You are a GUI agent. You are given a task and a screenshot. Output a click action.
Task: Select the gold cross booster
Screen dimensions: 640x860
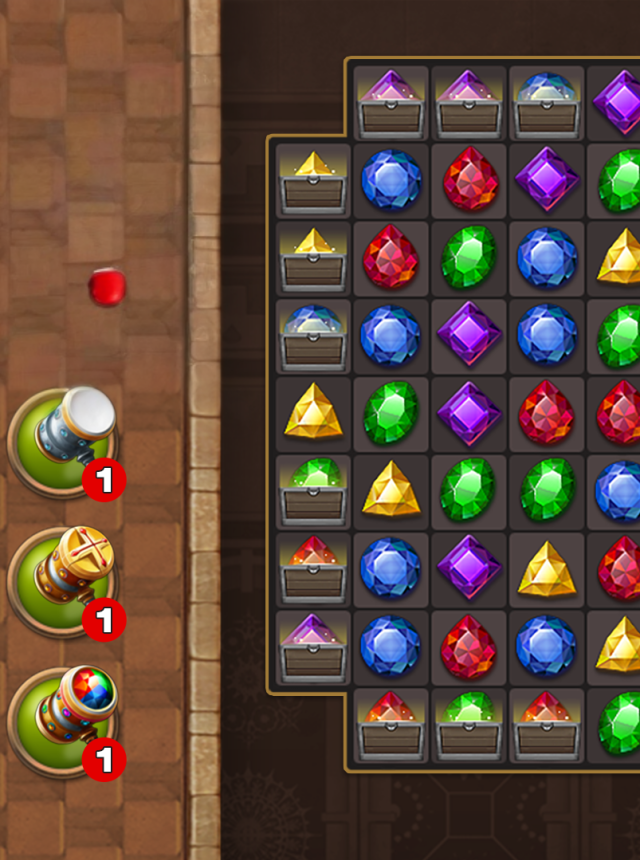coord(62,580)
